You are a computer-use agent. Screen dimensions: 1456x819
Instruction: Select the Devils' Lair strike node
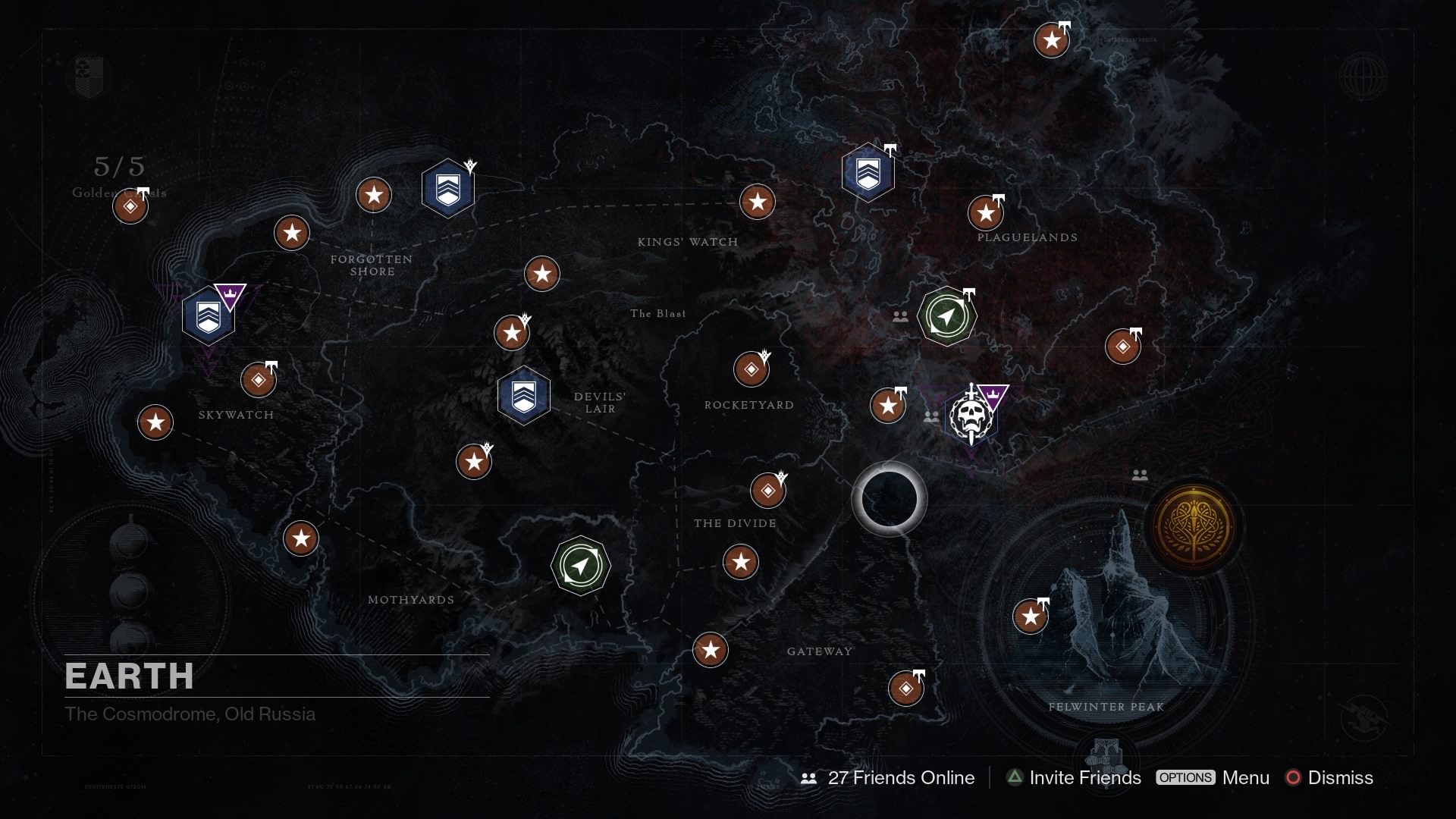point(524,395)
